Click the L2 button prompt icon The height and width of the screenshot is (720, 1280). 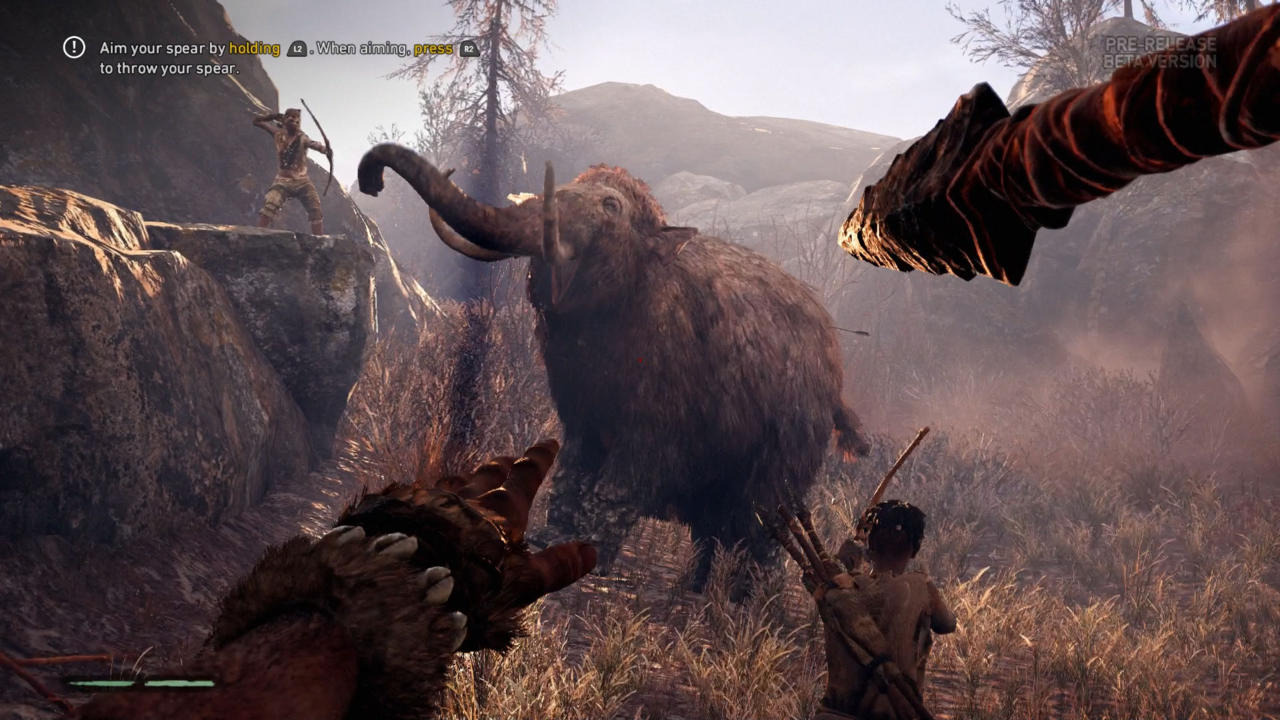(x=296, y=47)
